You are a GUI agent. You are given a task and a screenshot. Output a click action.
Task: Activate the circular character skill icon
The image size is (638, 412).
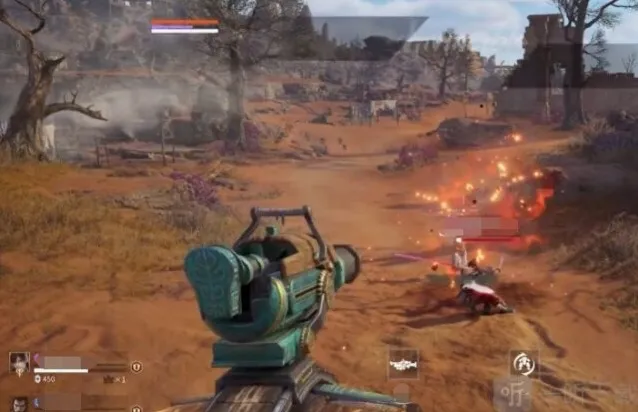pyautogui.click(x=522, y=363)
